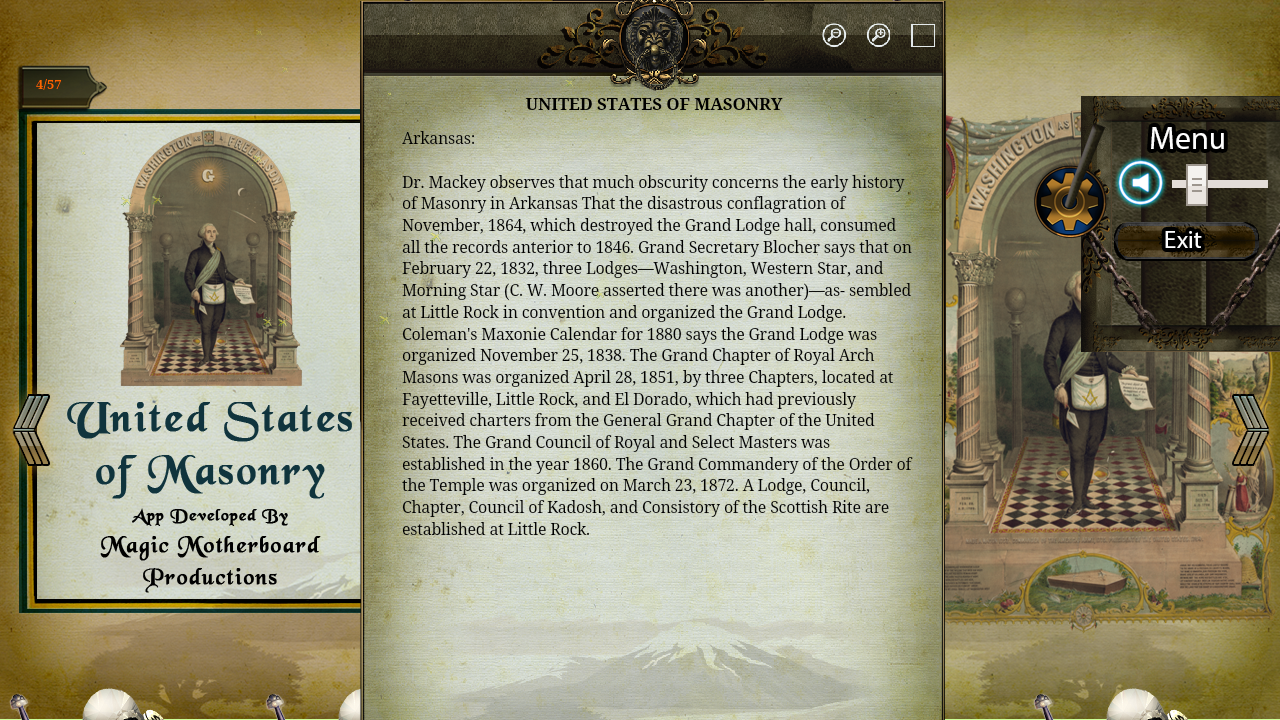1280x720 pixels.
Task: Click the Magic Motherboard Productions credit text
Action: click(x=209, y=560)
